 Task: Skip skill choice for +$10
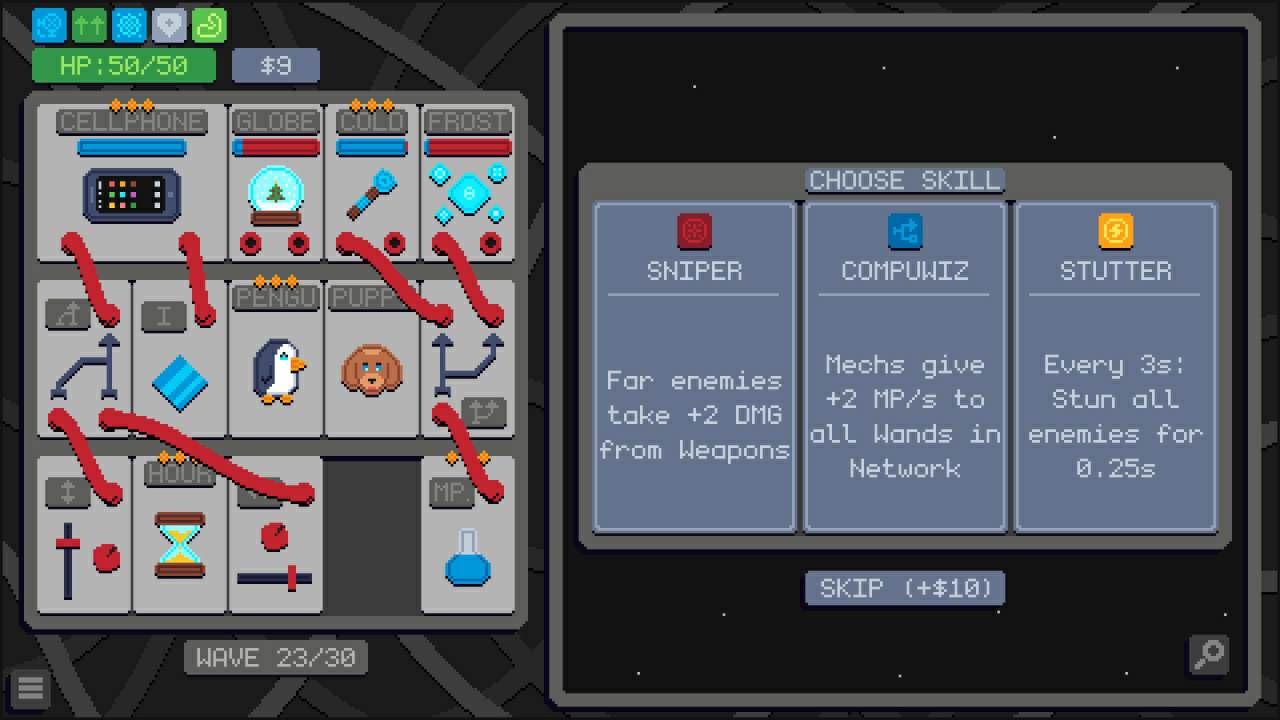pyautogui.click(x=905, y=588)
